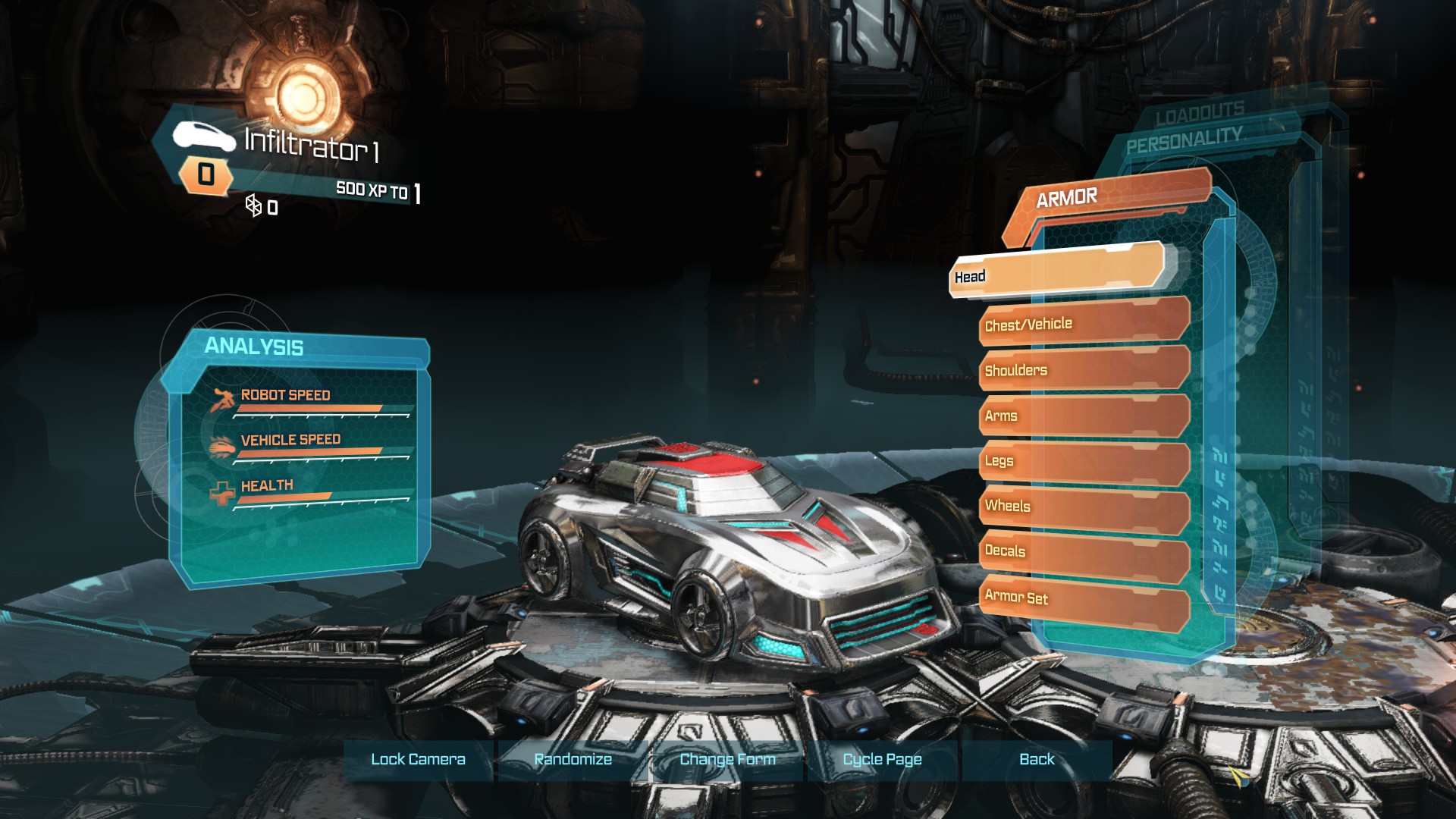
Task: Select the Legs armor entry
Action: [1083, 461]
